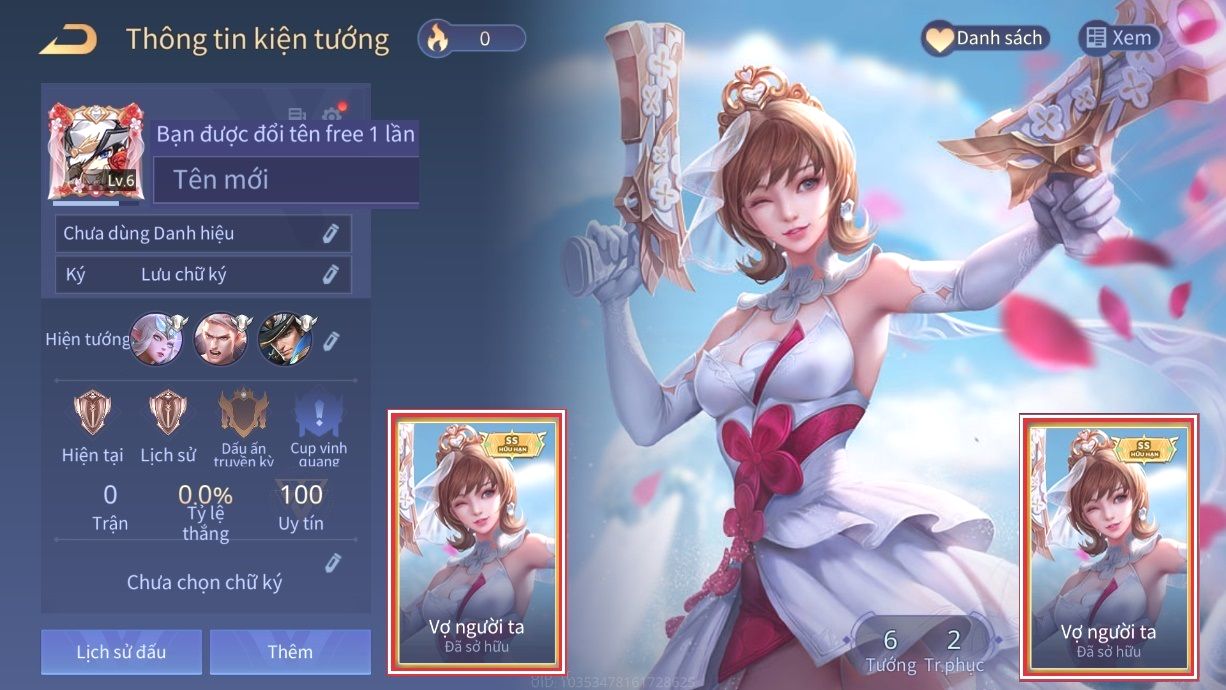Open Lịch sử đấu match history
This screenshot has height=690, width=1226.
coord(121,652)
